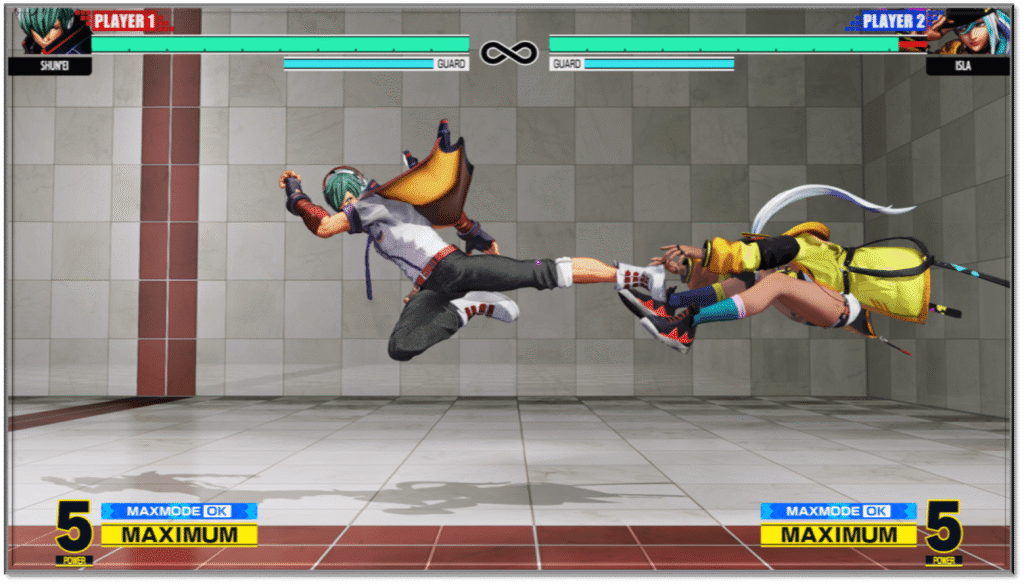Click Shun'ei's character portrait

51,31
